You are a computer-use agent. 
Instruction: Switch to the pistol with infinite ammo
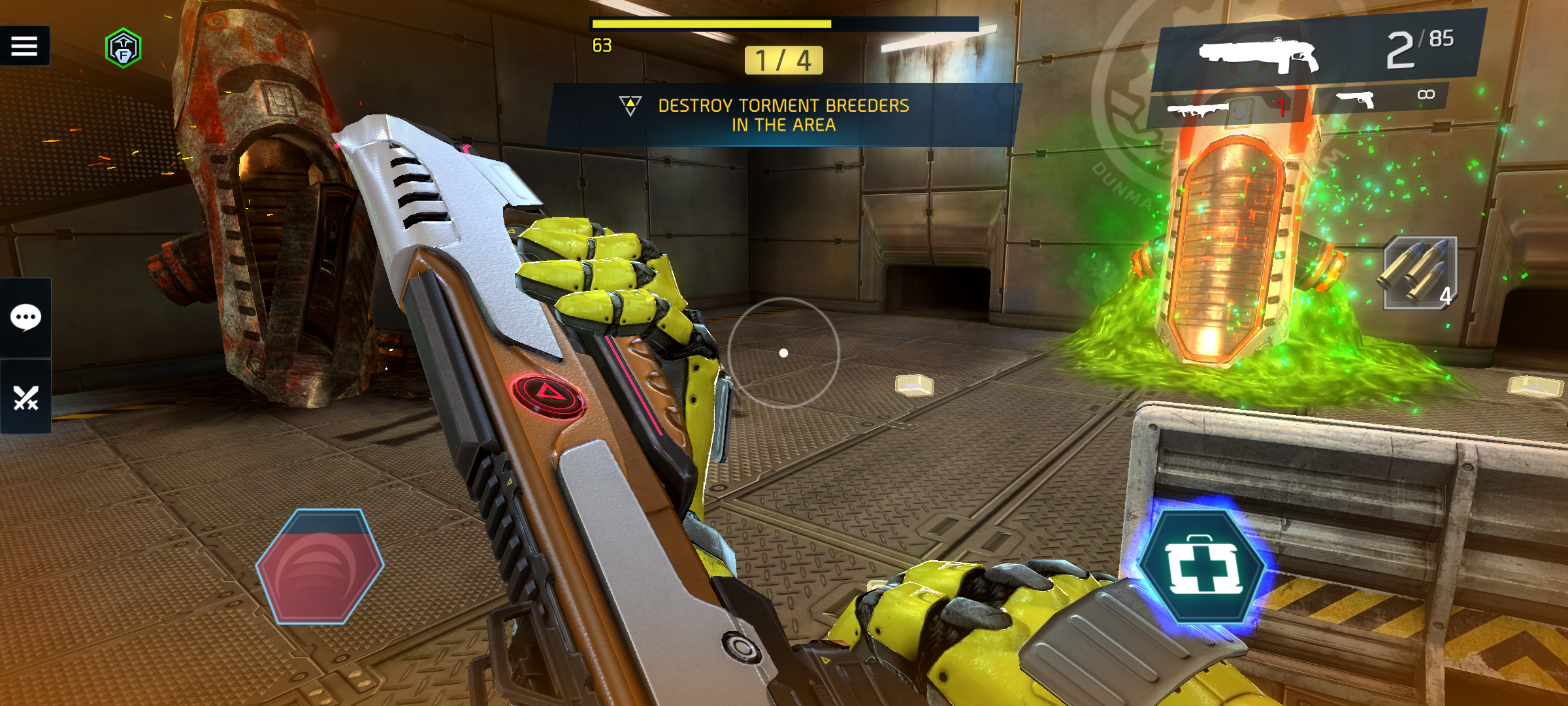[1380, 98]
